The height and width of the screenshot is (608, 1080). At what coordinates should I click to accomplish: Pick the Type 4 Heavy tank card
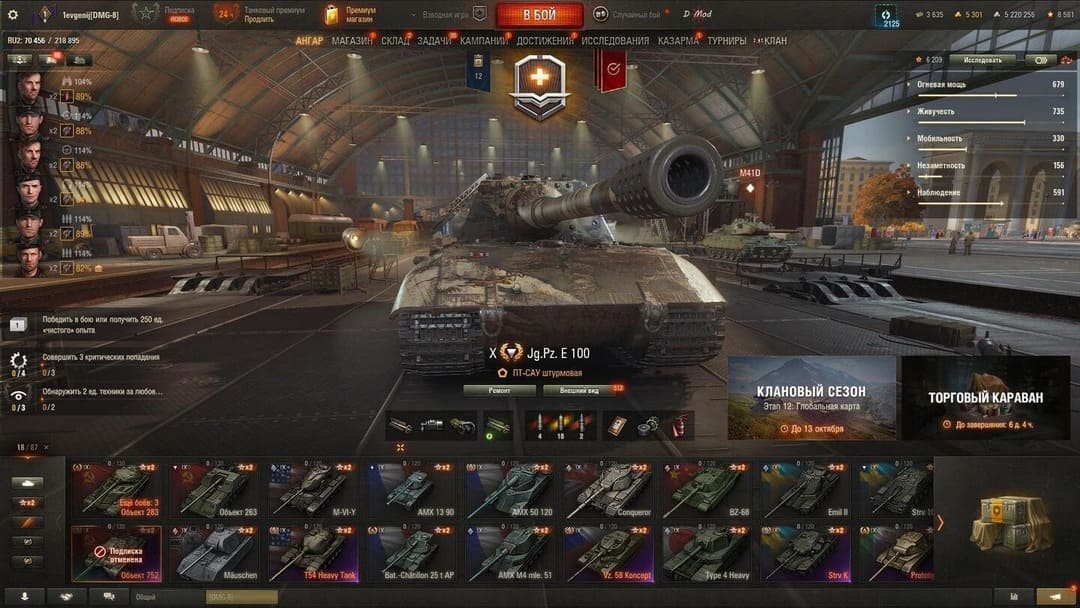click(x=707, y=553)
